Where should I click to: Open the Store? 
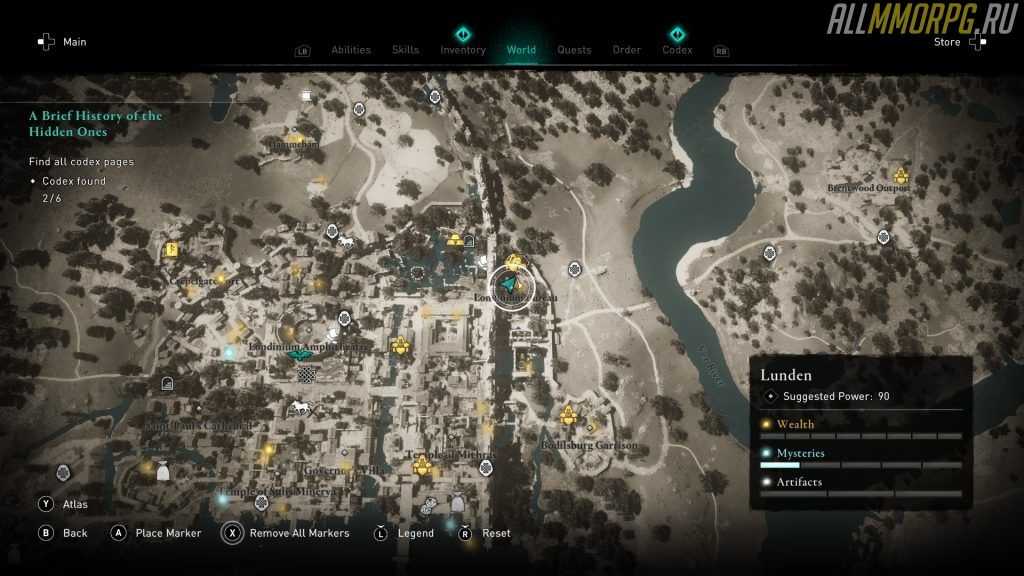point(946,42)
